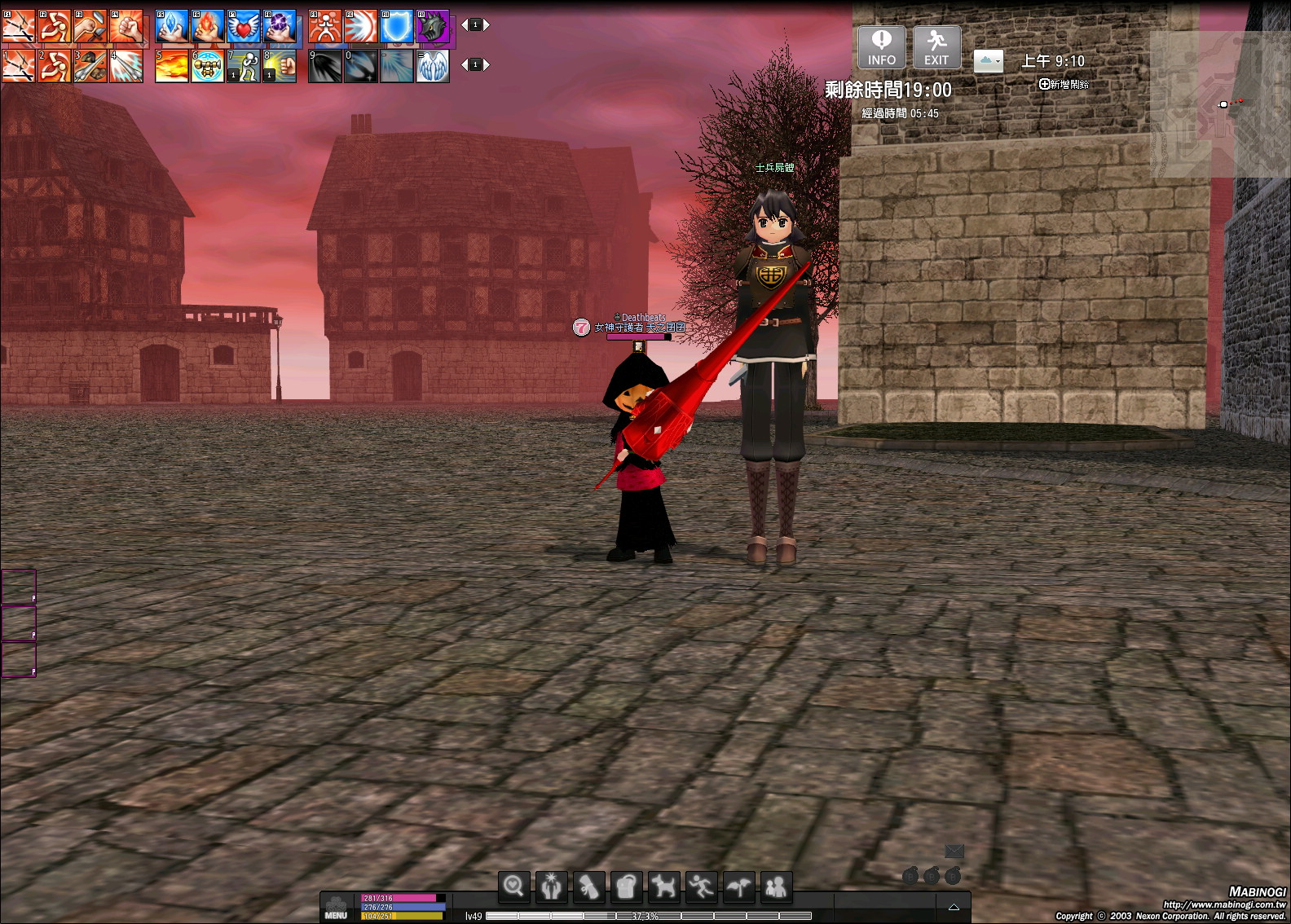Use the winged heart skill on F7
The image size is (1291, 924).
(x=244, y=26)
